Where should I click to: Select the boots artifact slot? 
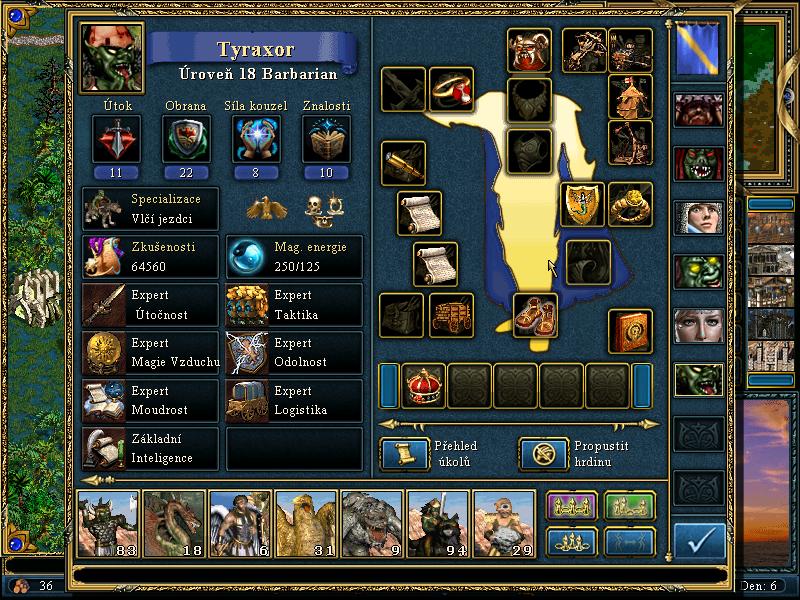pos(535,315)
